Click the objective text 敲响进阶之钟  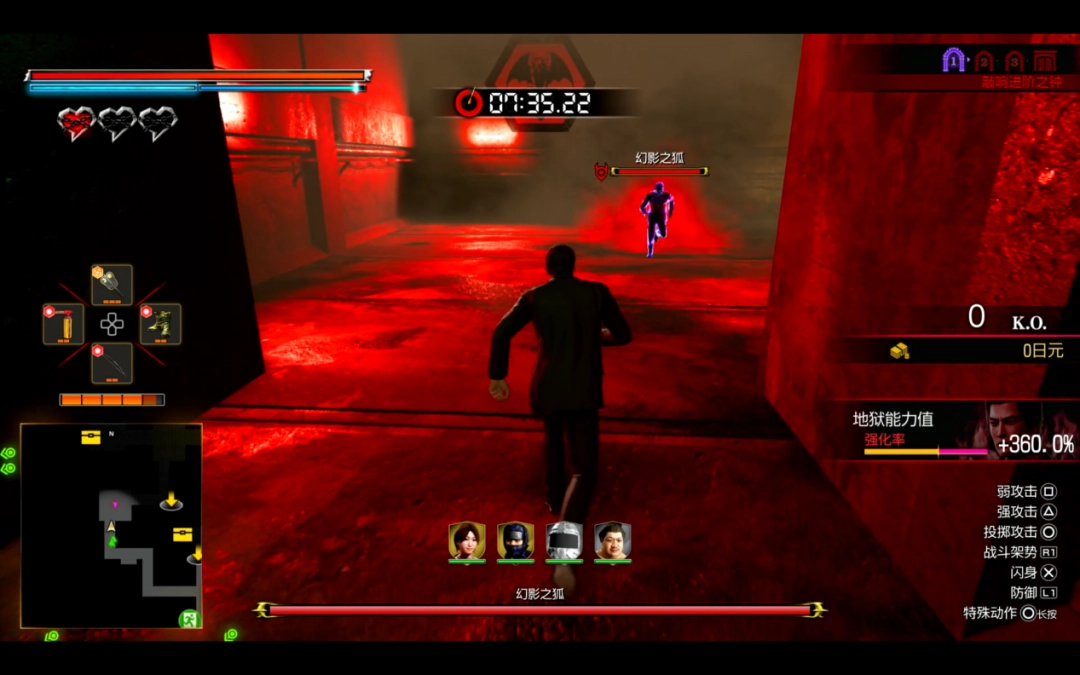click(x=1019, y=82)
